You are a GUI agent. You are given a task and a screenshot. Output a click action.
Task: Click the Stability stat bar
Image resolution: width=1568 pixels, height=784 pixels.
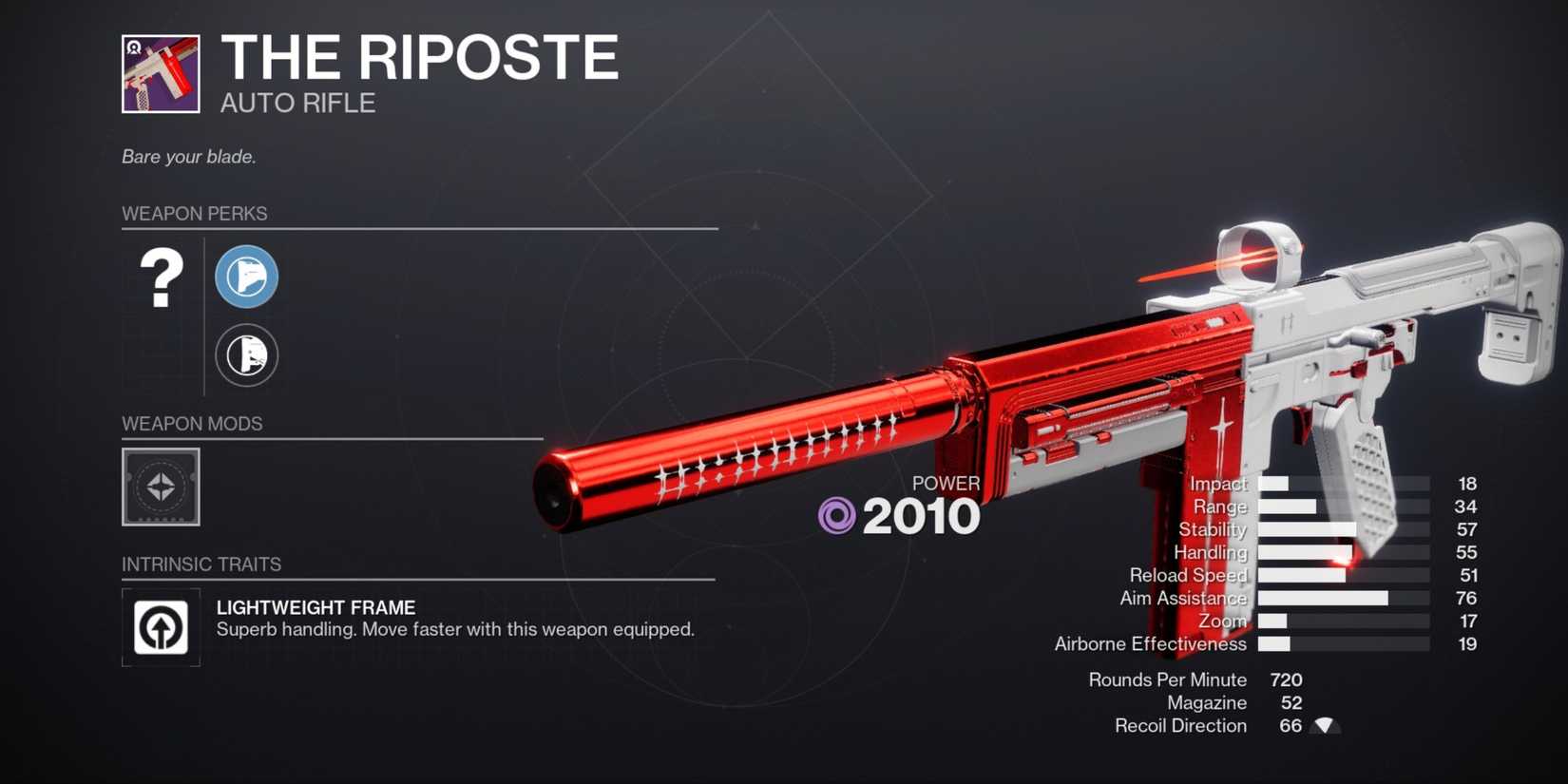click(x=1345, y=529)
